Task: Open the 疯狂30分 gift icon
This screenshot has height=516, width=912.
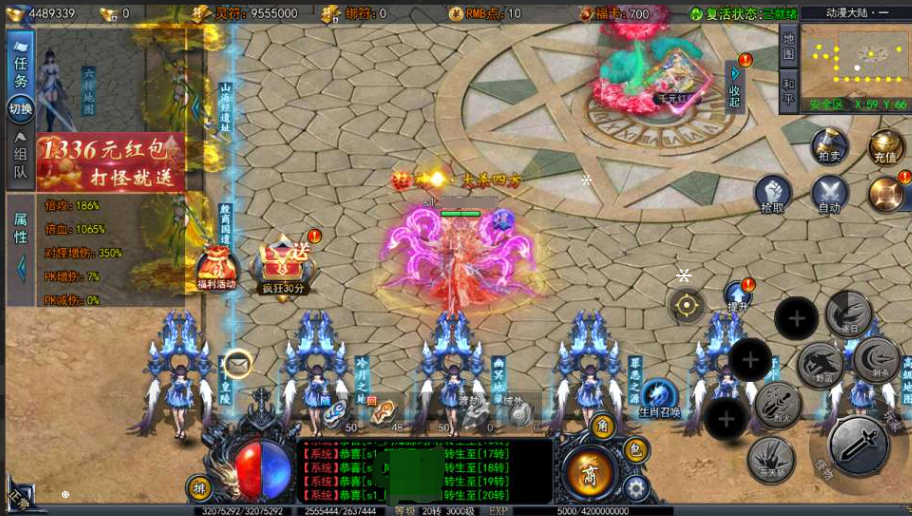Action: pos(283,268)
